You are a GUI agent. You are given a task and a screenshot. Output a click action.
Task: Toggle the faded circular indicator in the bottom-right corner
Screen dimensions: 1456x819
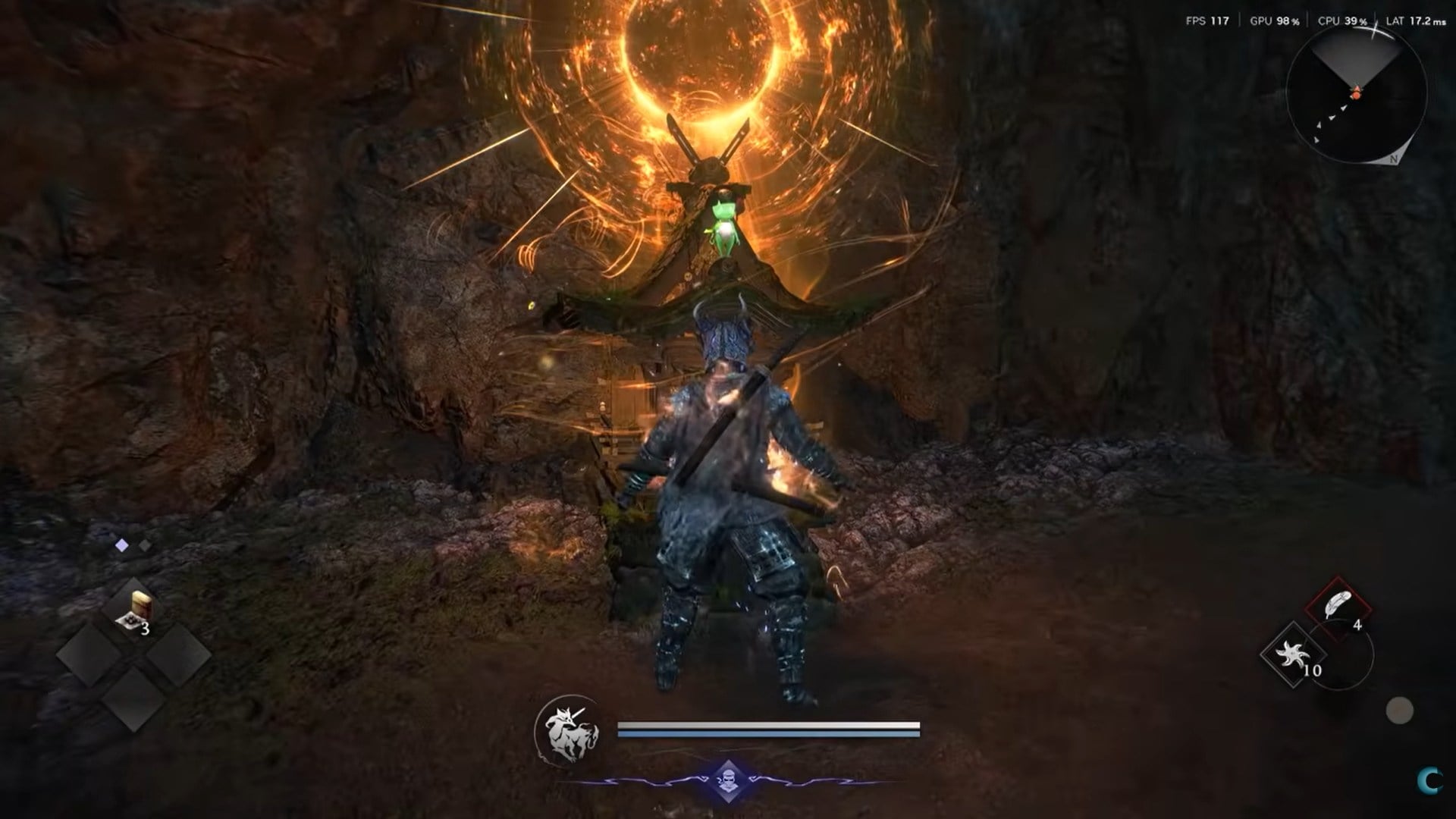(1398, 710)
